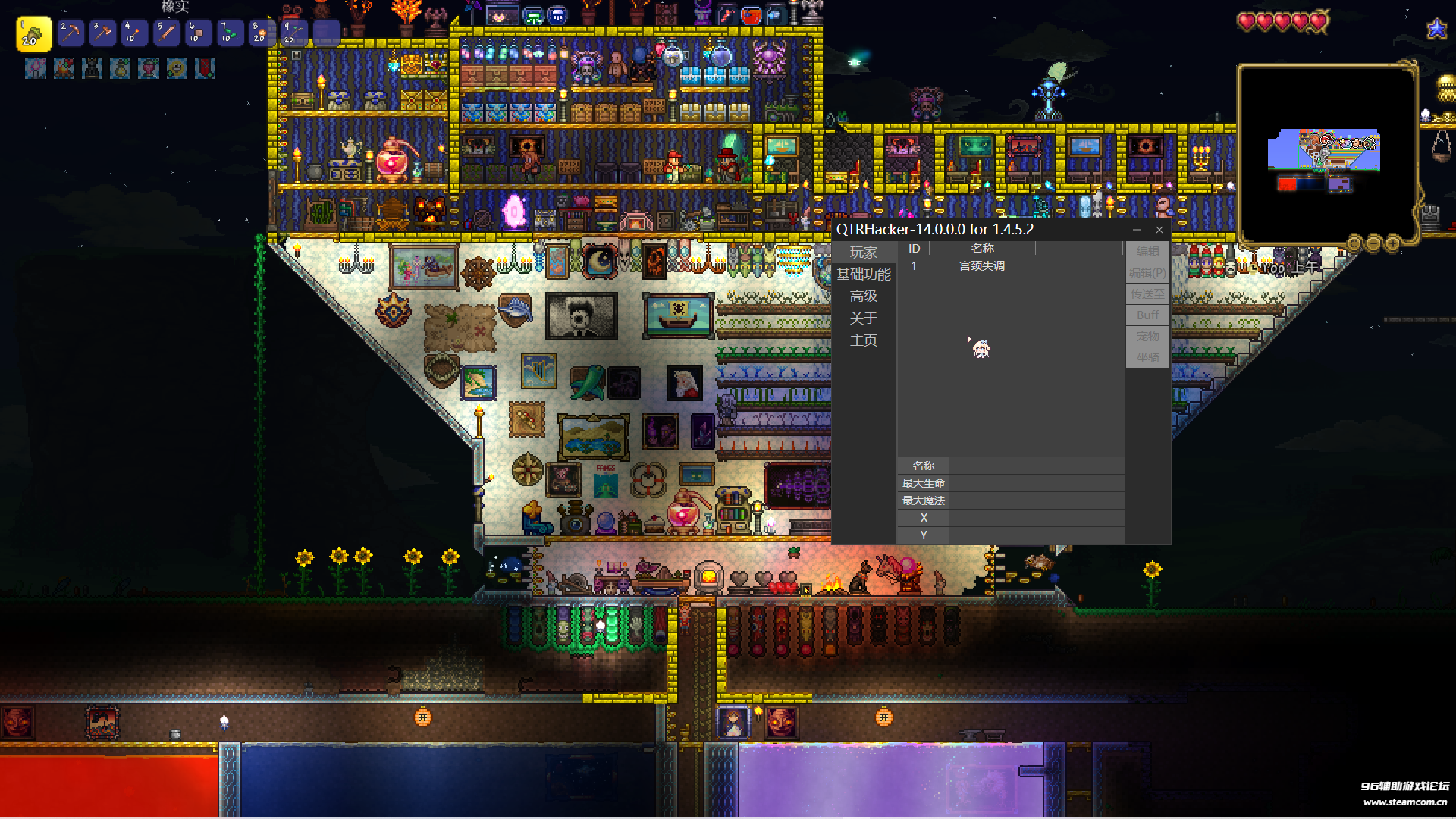The height and width of the screenshot is (819, 1456).
Task: Select the torch stack in slot 4
Action: (x=134, y=33)
